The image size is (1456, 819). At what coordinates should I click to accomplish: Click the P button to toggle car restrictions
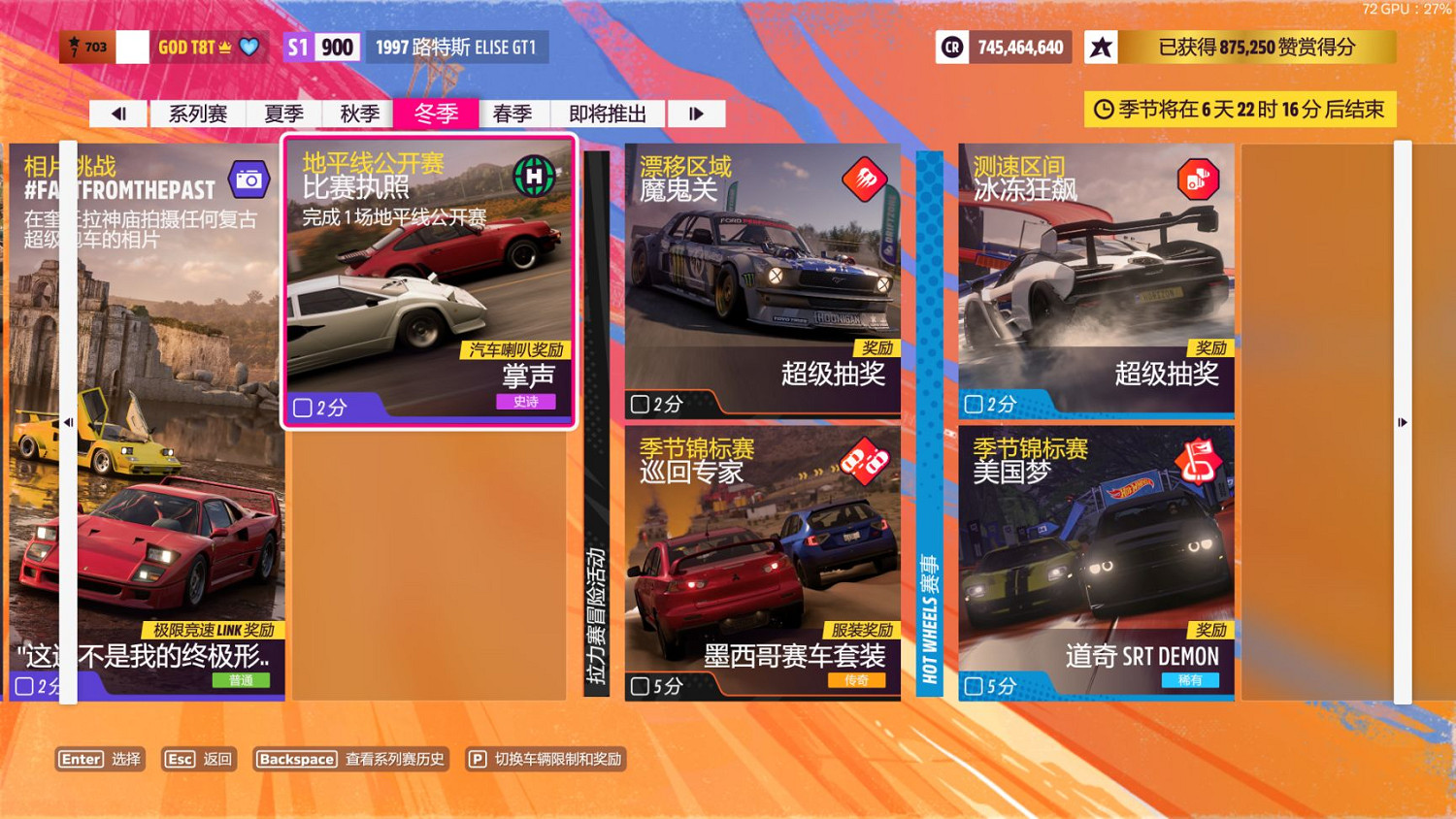tap(477, 760)
